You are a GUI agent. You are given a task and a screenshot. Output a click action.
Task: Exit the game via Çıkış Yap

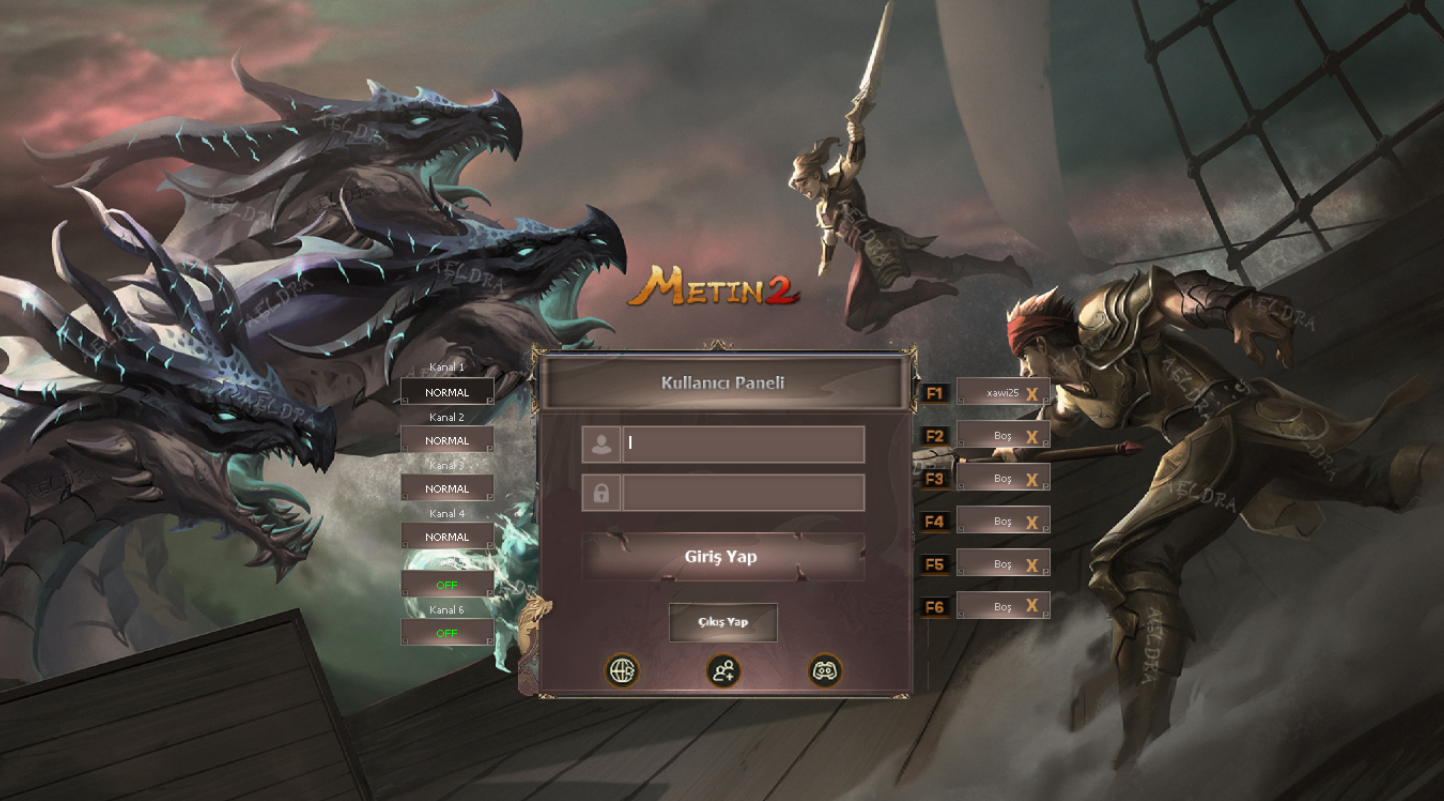723,622
